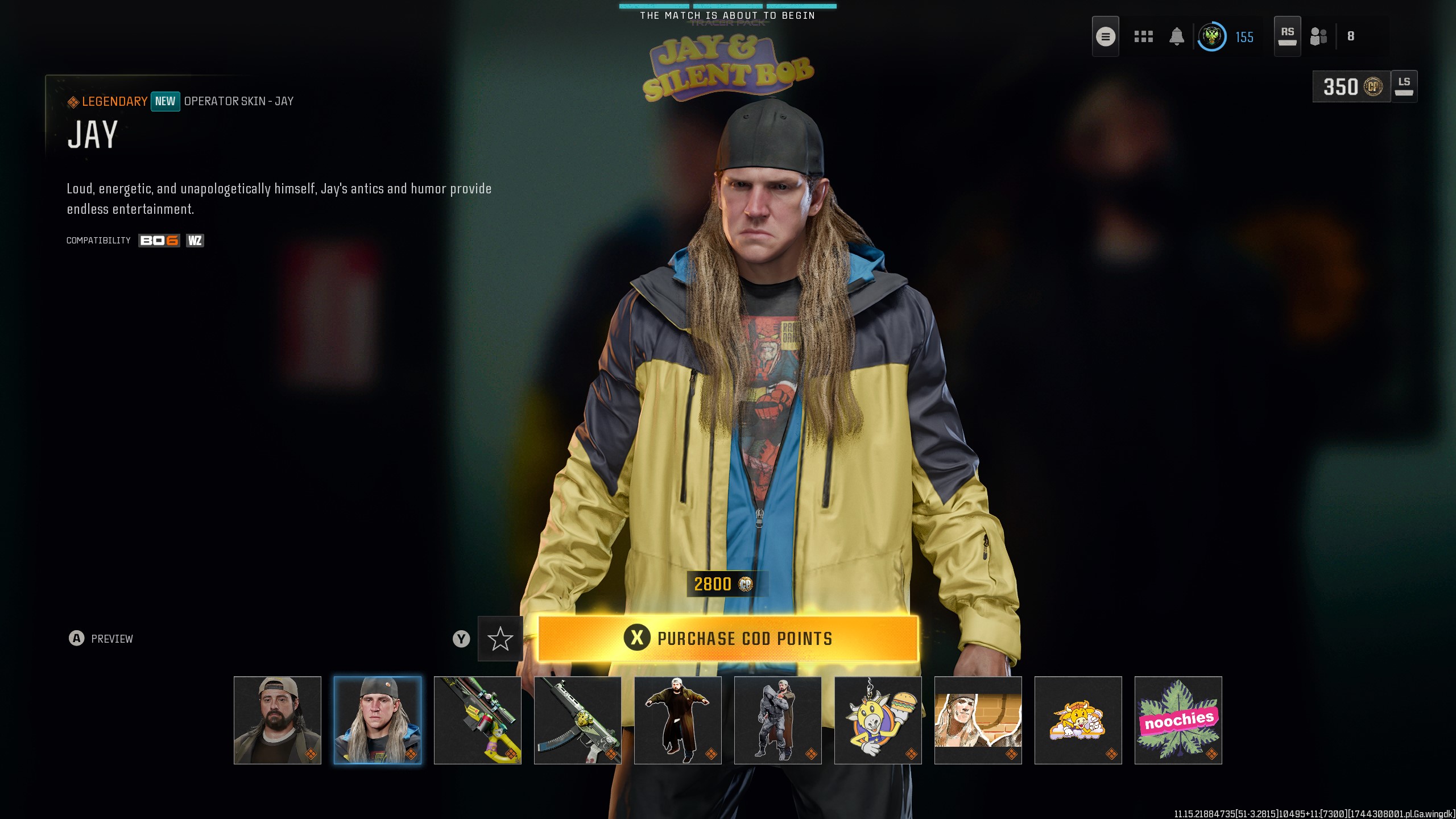Favorite the bundle with the star button
Viewport: 1456px width, 819px height.
500,639
